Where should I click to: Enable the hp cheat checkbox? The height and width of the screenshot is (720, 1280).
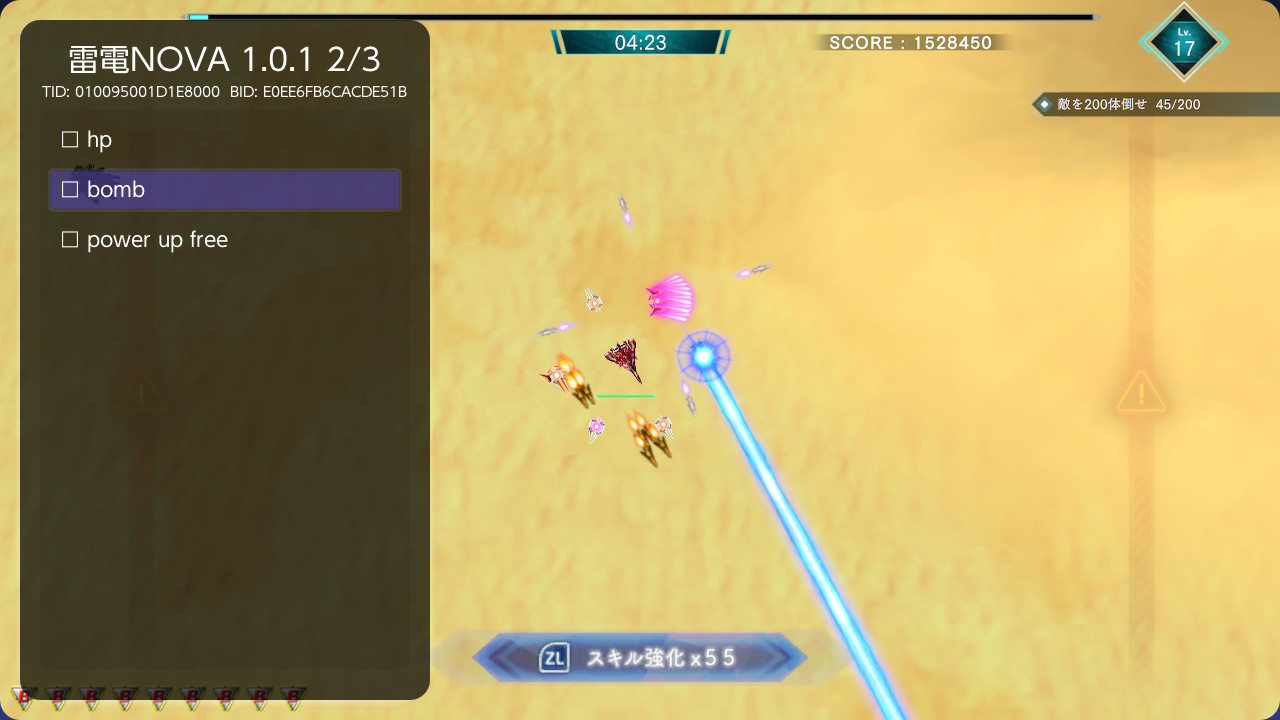click(x=70, y=139)
